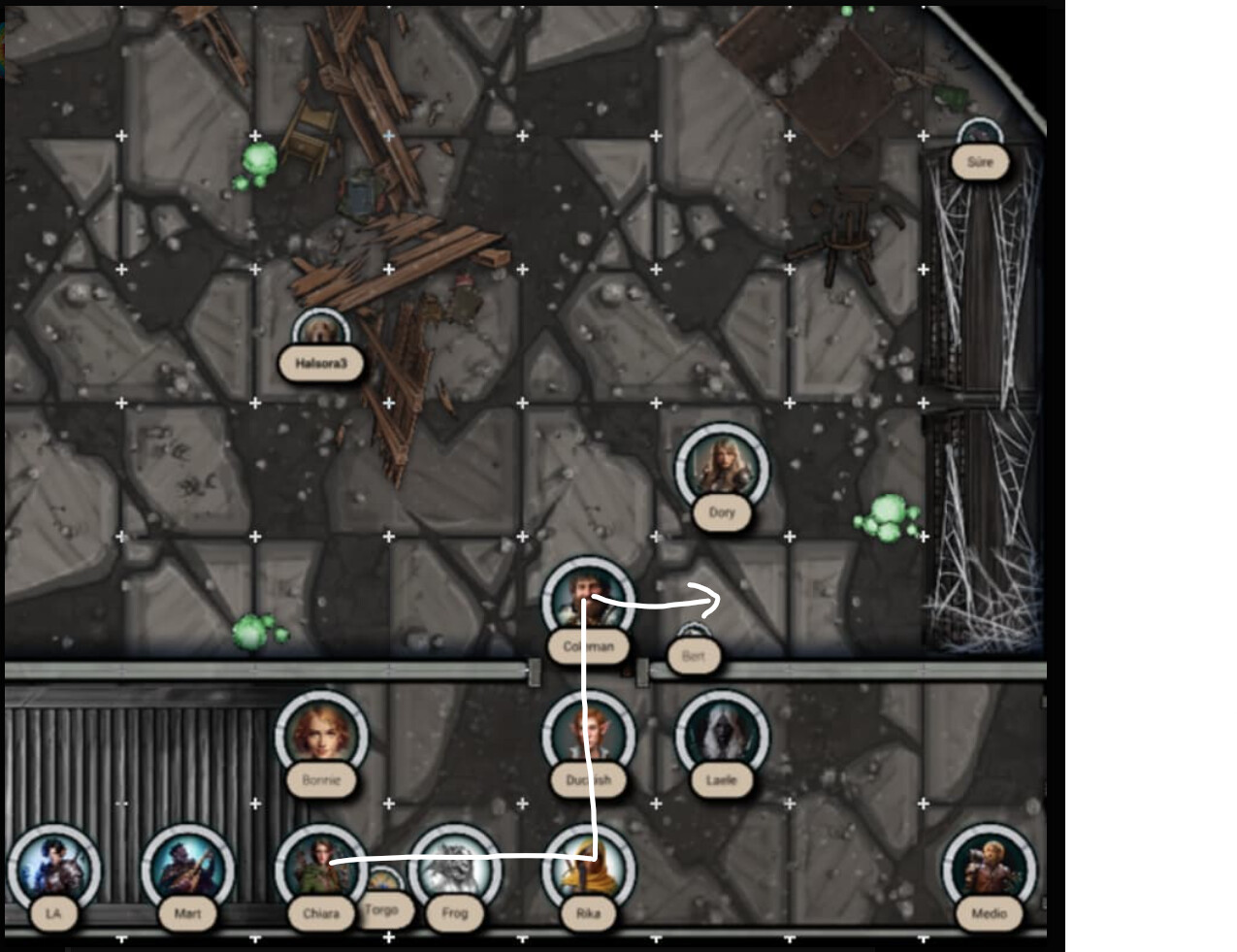
Task: Choose the Coleman token
Action: [588, 600]
